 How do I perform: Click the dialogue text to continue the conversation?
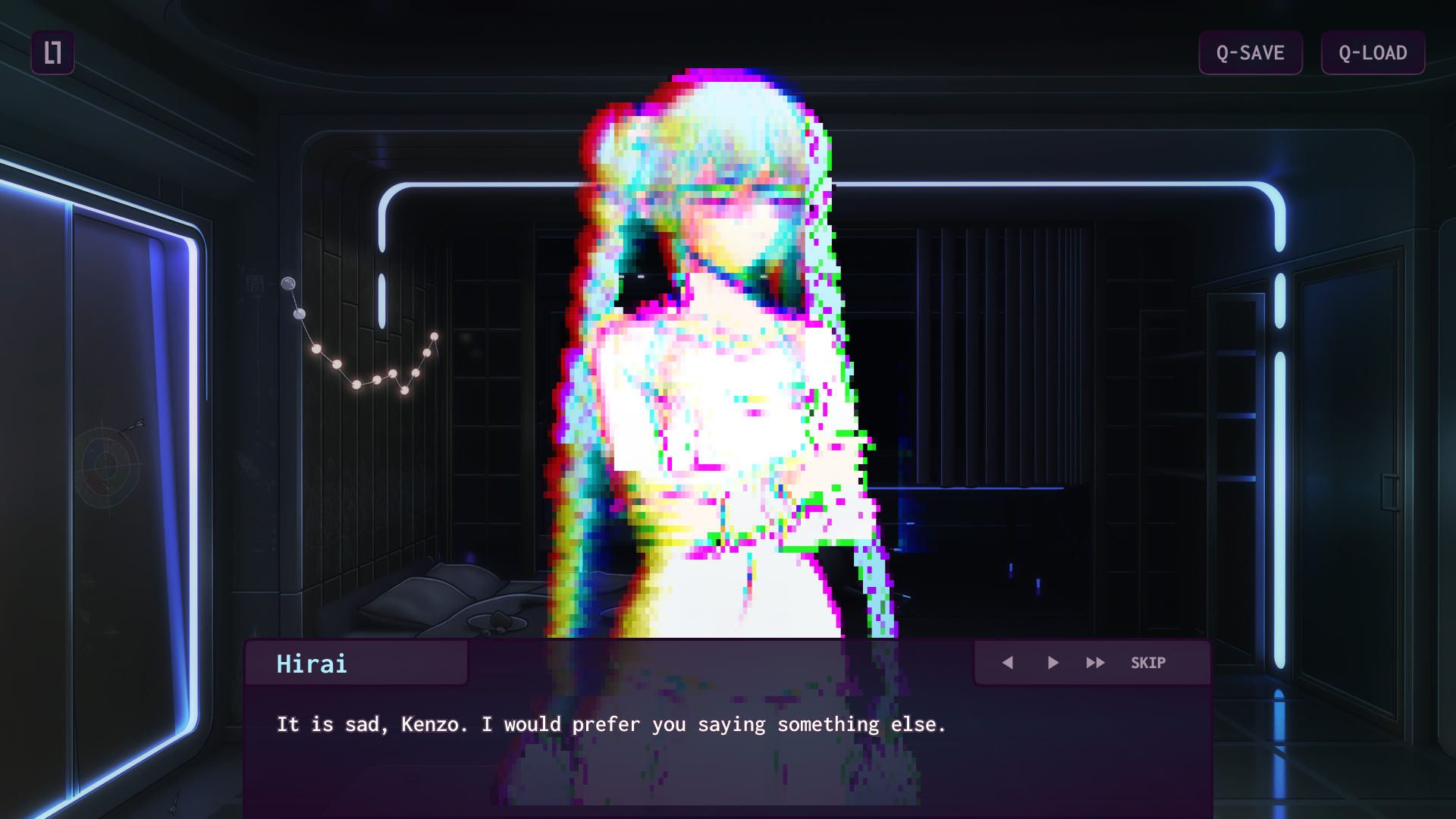611,724
